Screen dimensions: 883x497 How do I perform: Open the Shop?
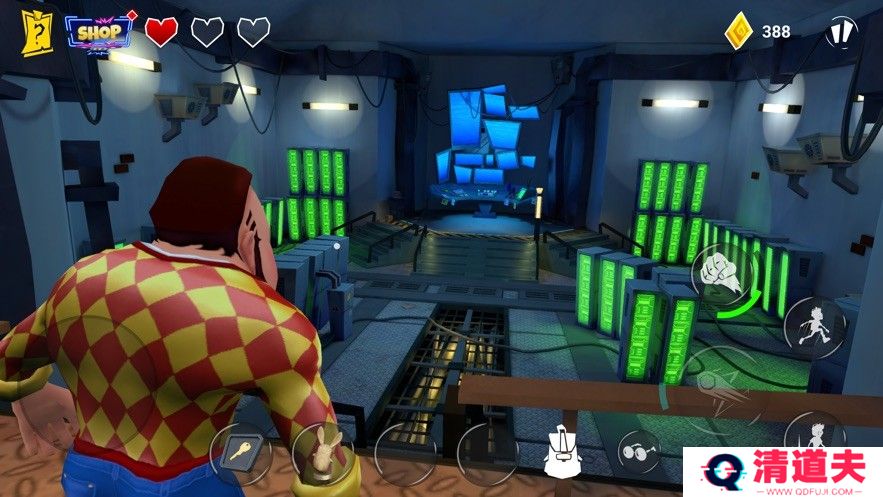pos(99,32)
